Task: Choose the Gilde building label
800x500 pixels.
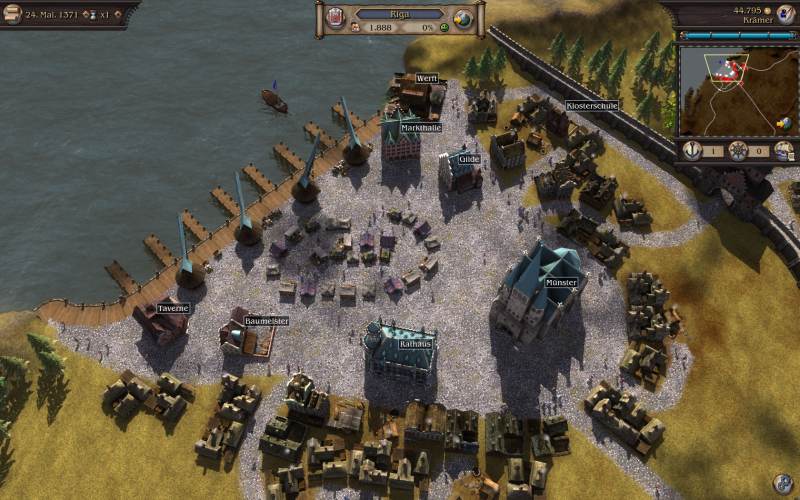Action: 469,159
